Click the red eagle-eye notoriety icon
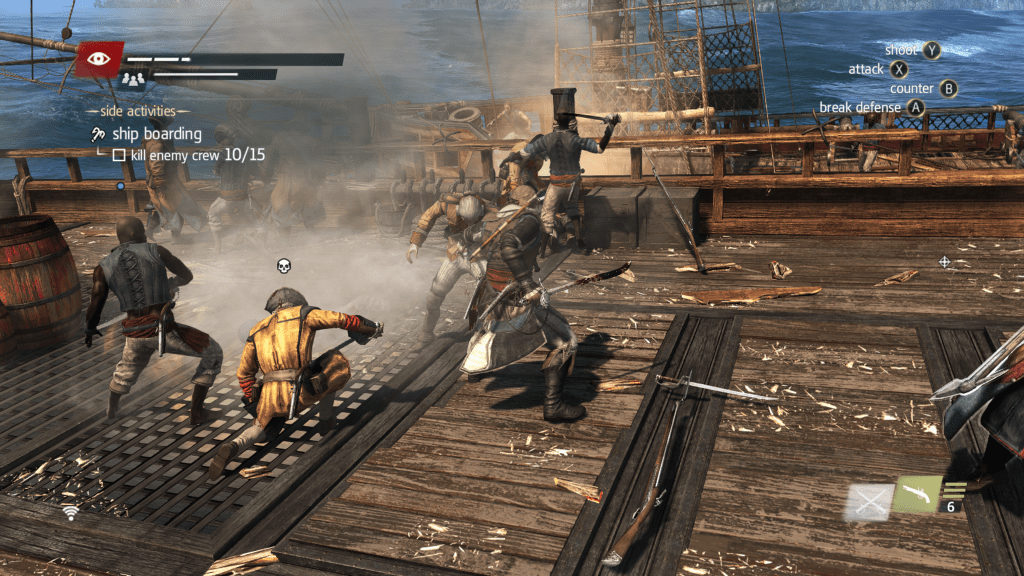Image resolution: width=1024 pixels, height=576 pixels. [x=98, y=59]
